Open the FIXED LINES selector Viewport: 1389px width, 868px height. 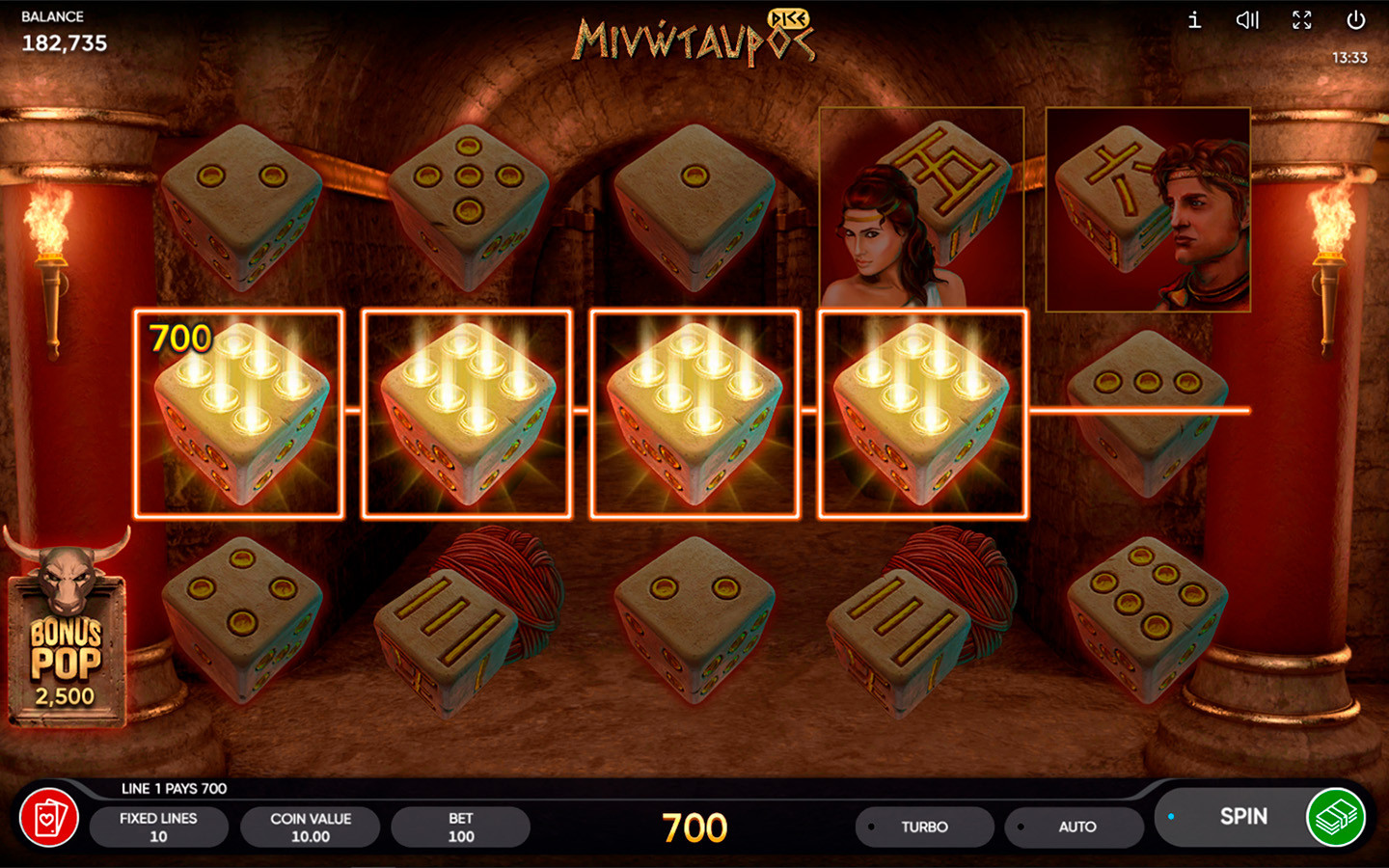159,827
